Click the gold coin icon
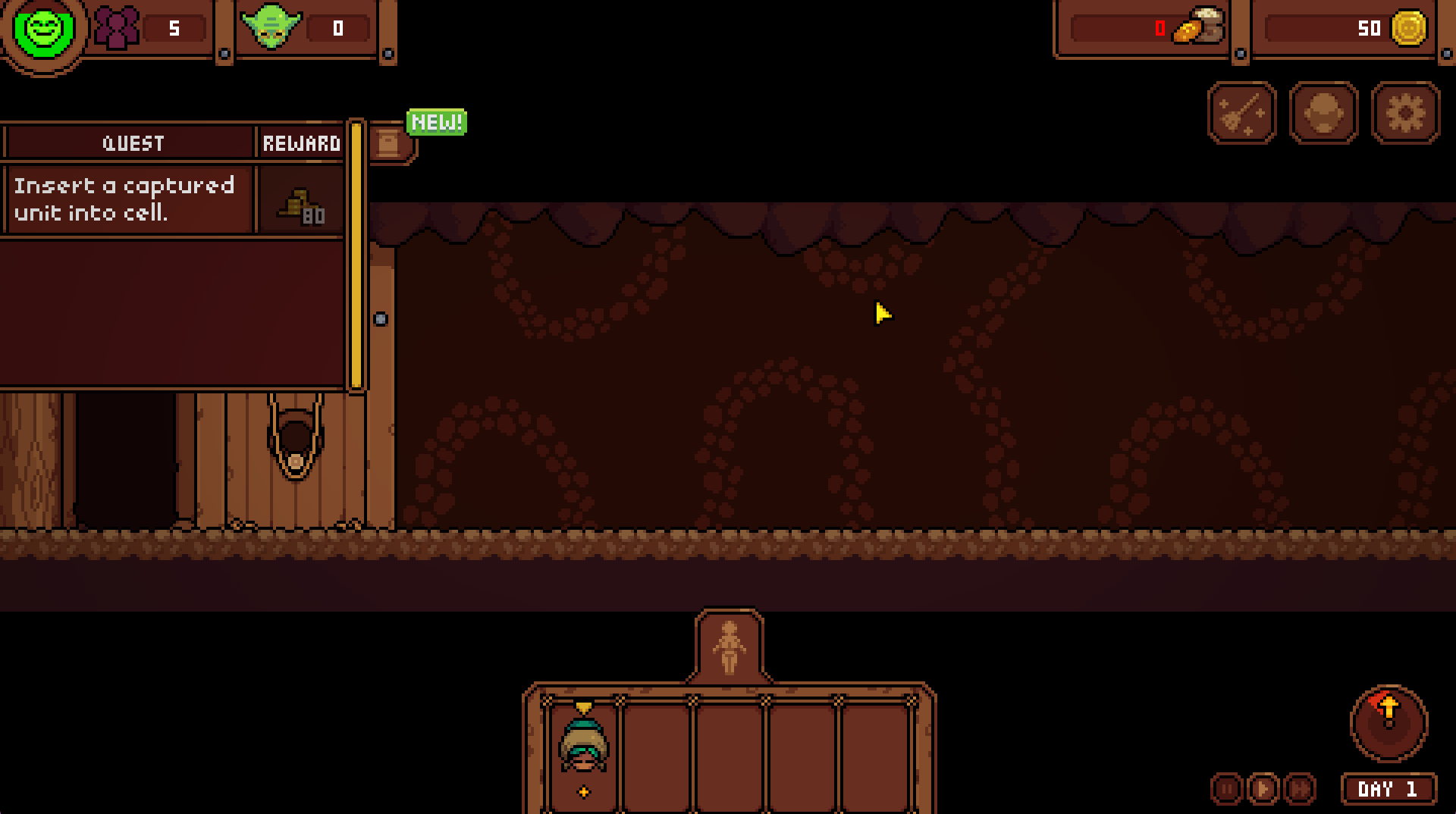1456x814 pixels. point(1408,29)
